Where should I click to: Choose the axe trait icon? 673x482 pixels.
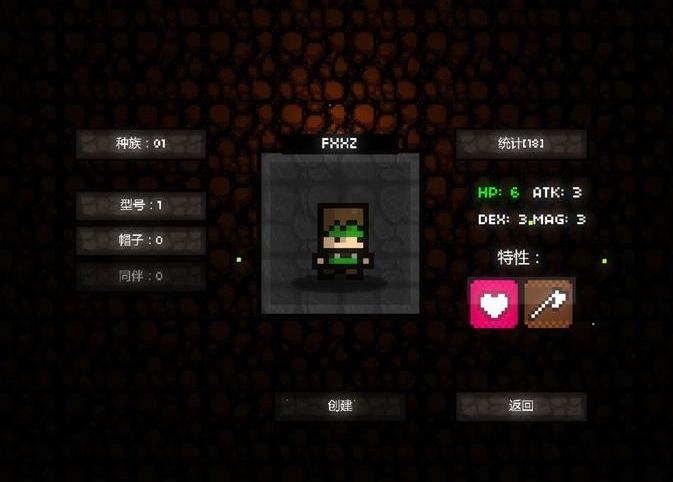(x=548, y=303)
